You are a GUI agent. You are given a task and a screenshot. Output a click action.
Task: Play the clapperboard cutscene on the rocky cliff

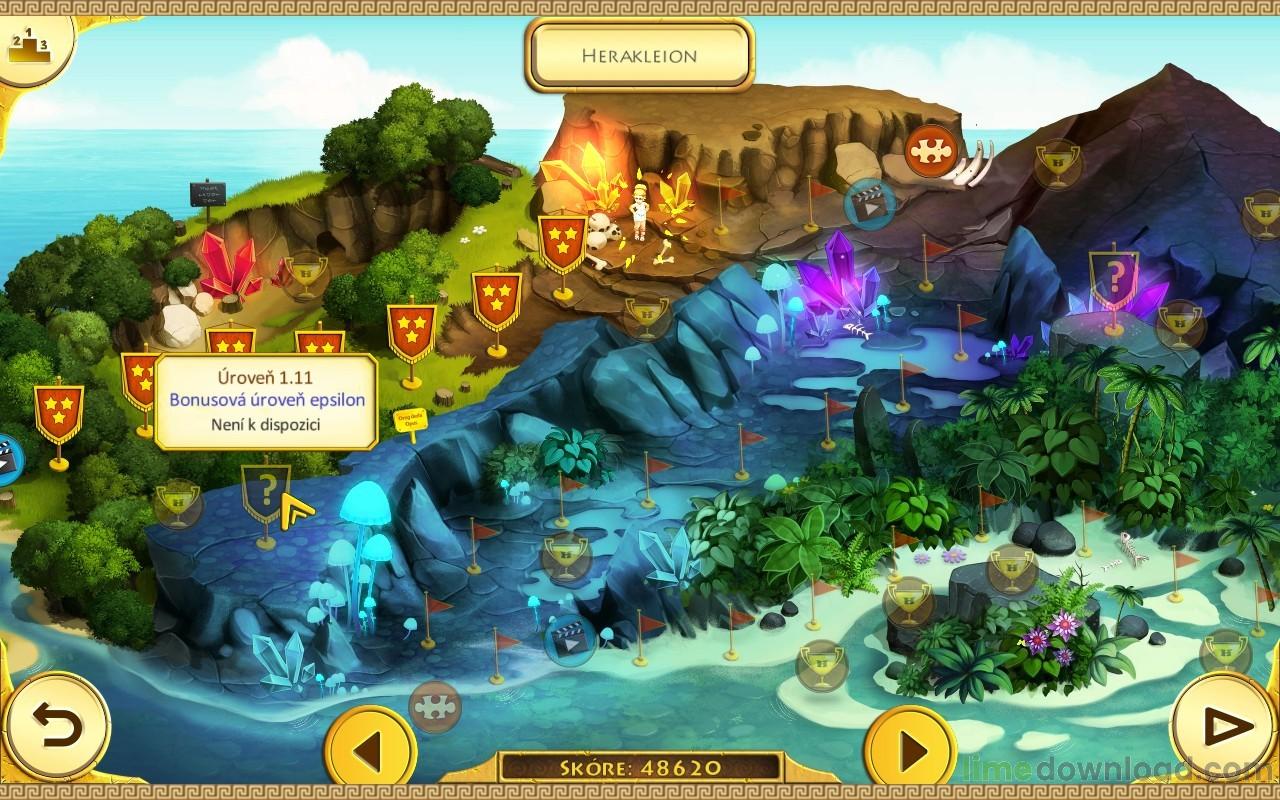coord(868,205)
